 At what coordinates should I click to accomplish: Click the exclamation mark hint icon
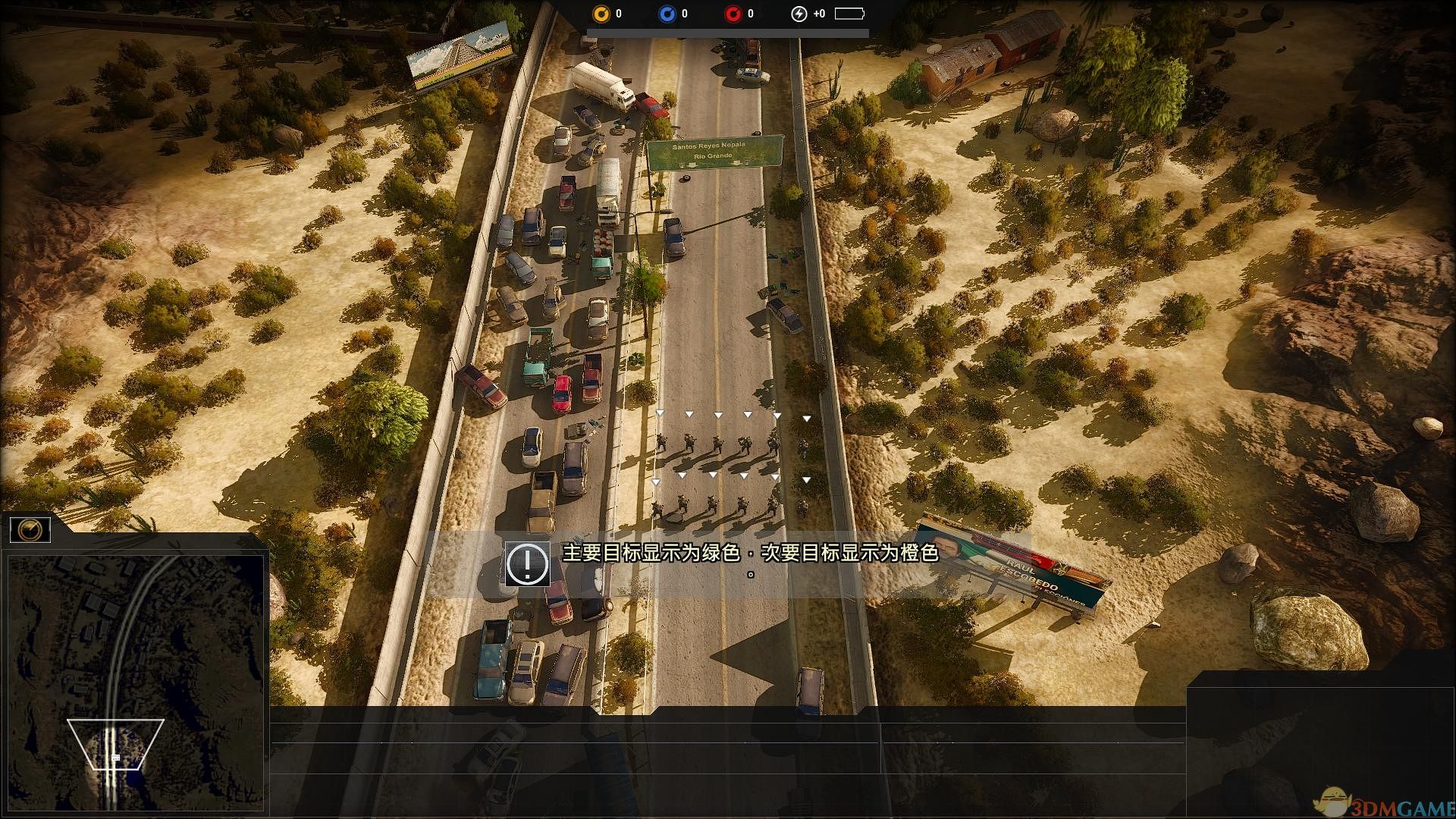(527, 563)
